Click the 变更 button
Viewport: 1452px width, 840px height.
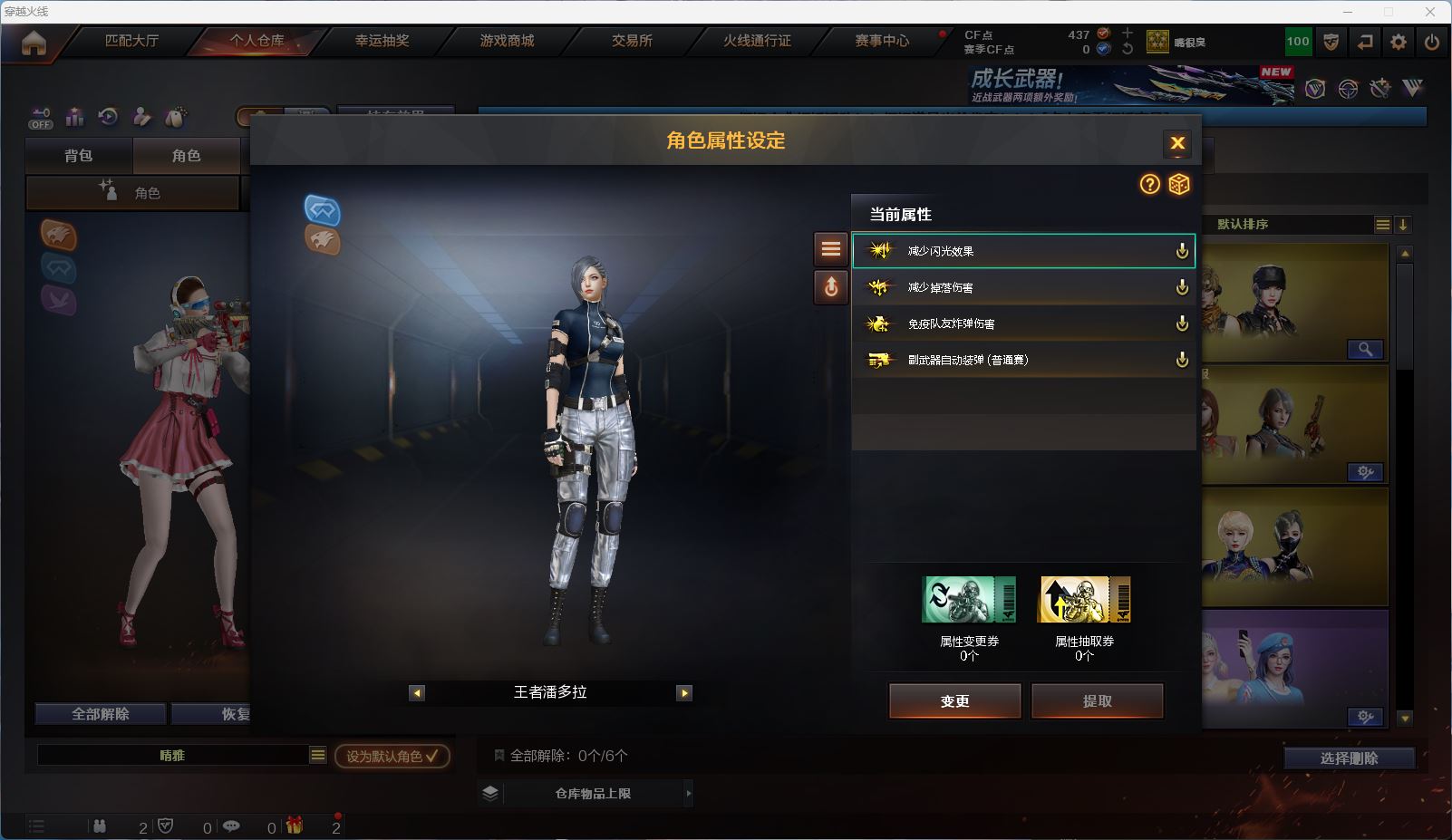click(x=954, y=701)
